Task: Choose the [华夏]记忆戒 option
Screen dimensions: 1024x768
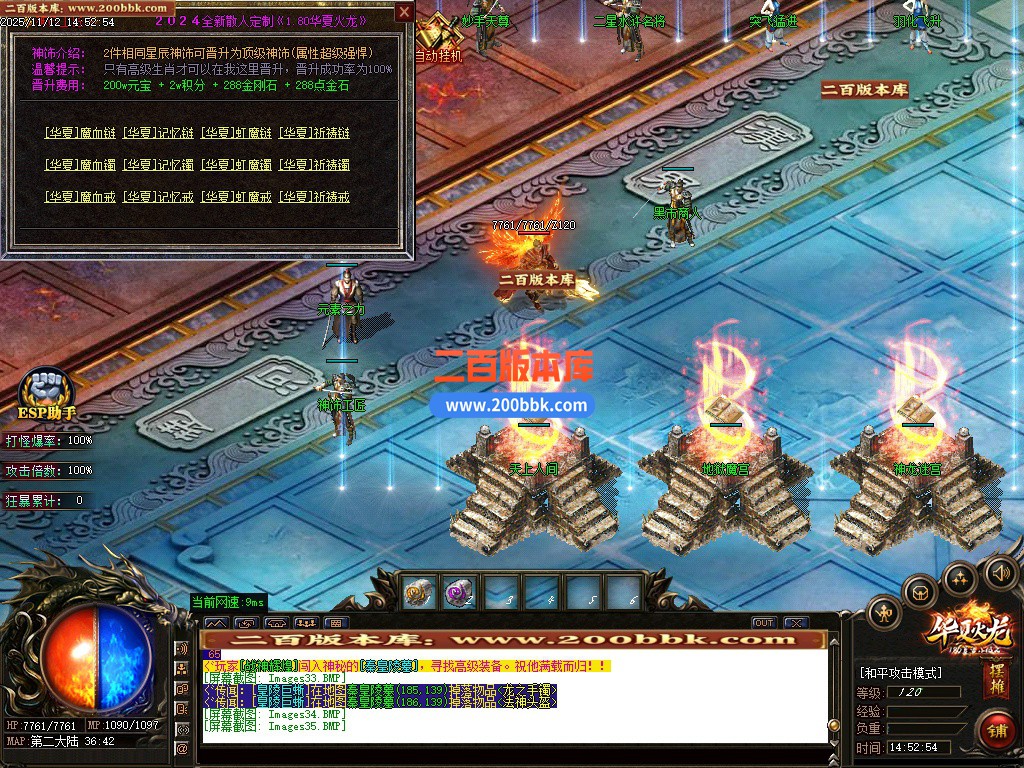Action: pos(158,197)
